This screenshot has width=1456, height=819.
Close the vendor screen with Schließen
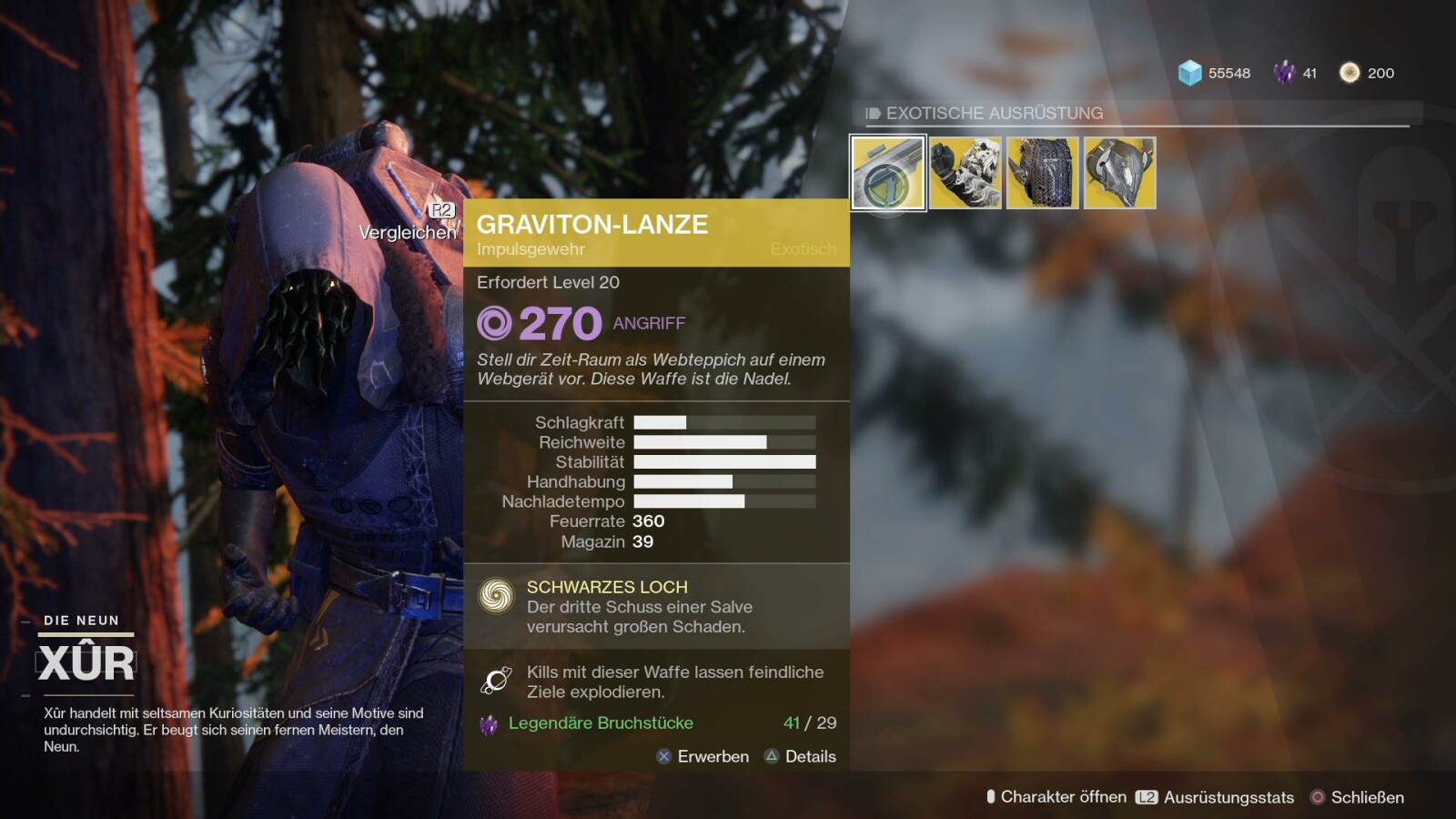coord(1357,797)
